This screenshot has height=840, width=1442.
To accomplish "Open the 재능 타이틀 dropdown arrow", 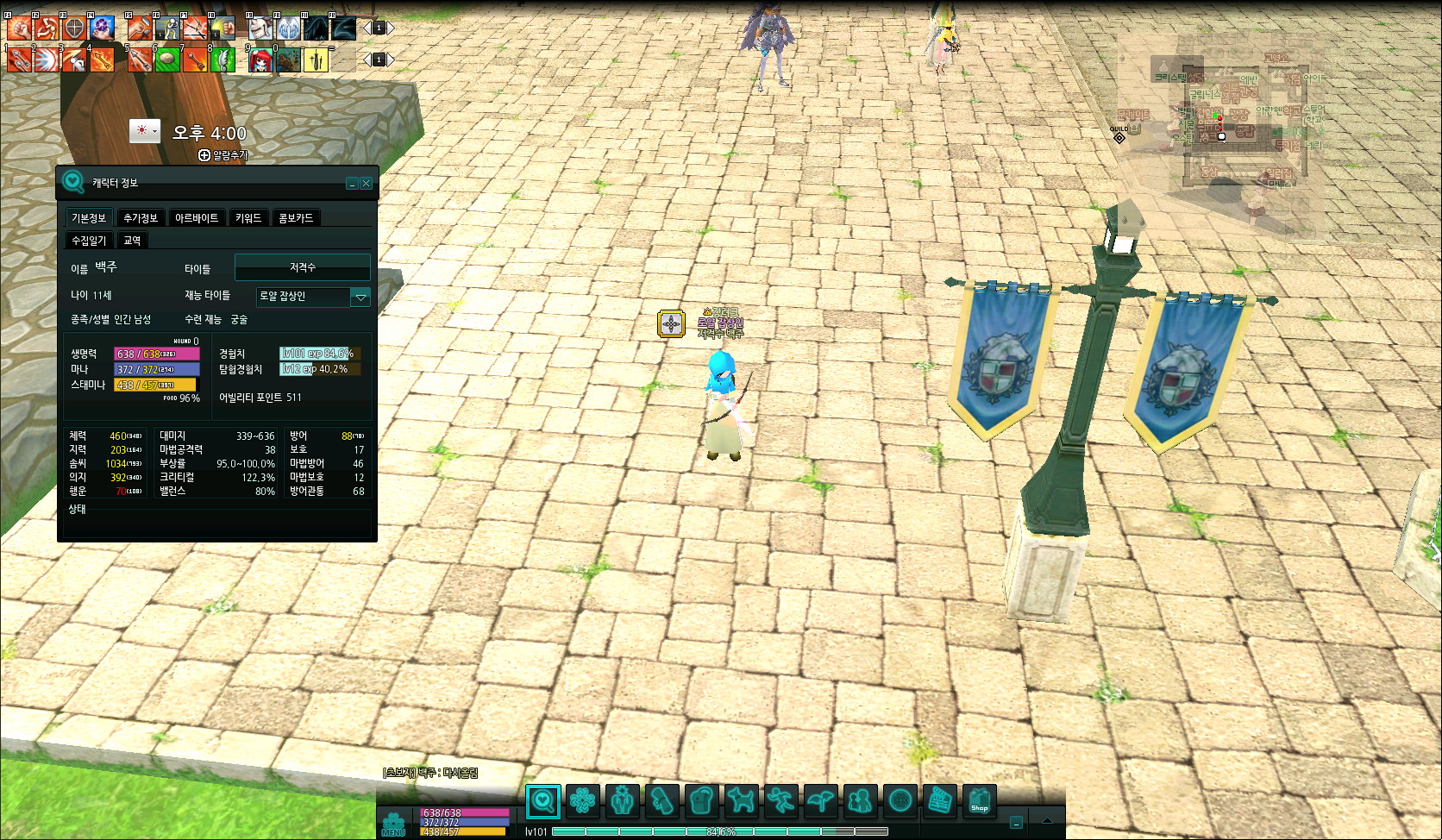I will 360,297.
